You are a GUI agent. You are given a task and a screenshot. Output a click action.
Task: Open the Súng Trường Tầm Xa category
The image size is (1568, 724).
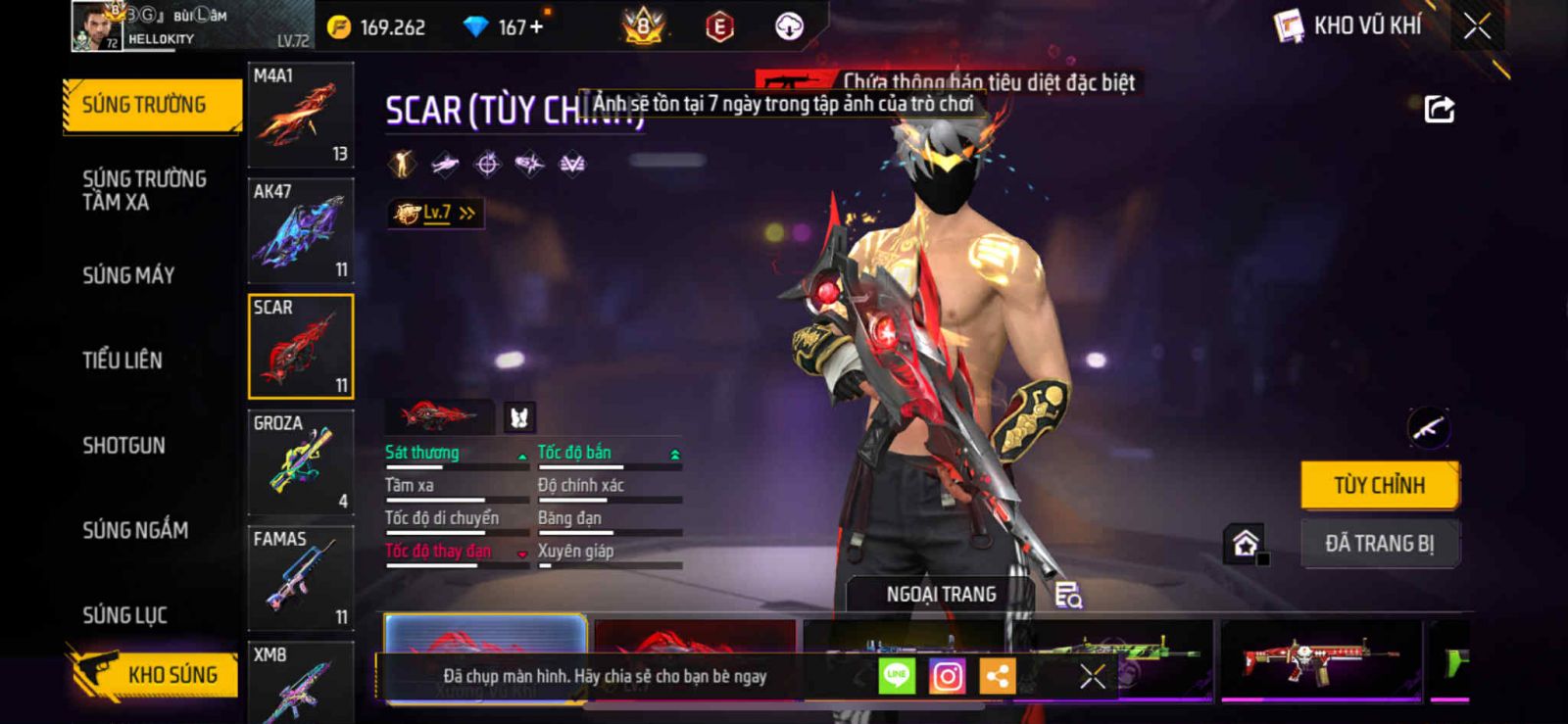click(x=144, y=190)
